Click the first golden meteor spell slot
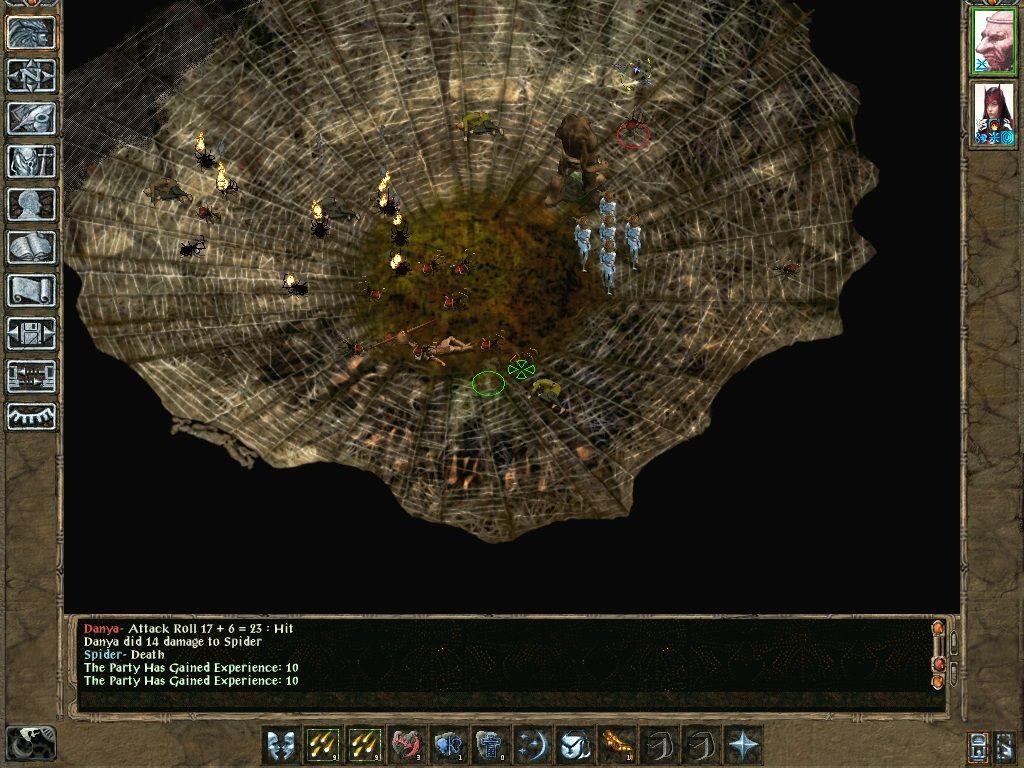Image resolution: width=1024 pixels, height=768 pixels. click(323, 745)
